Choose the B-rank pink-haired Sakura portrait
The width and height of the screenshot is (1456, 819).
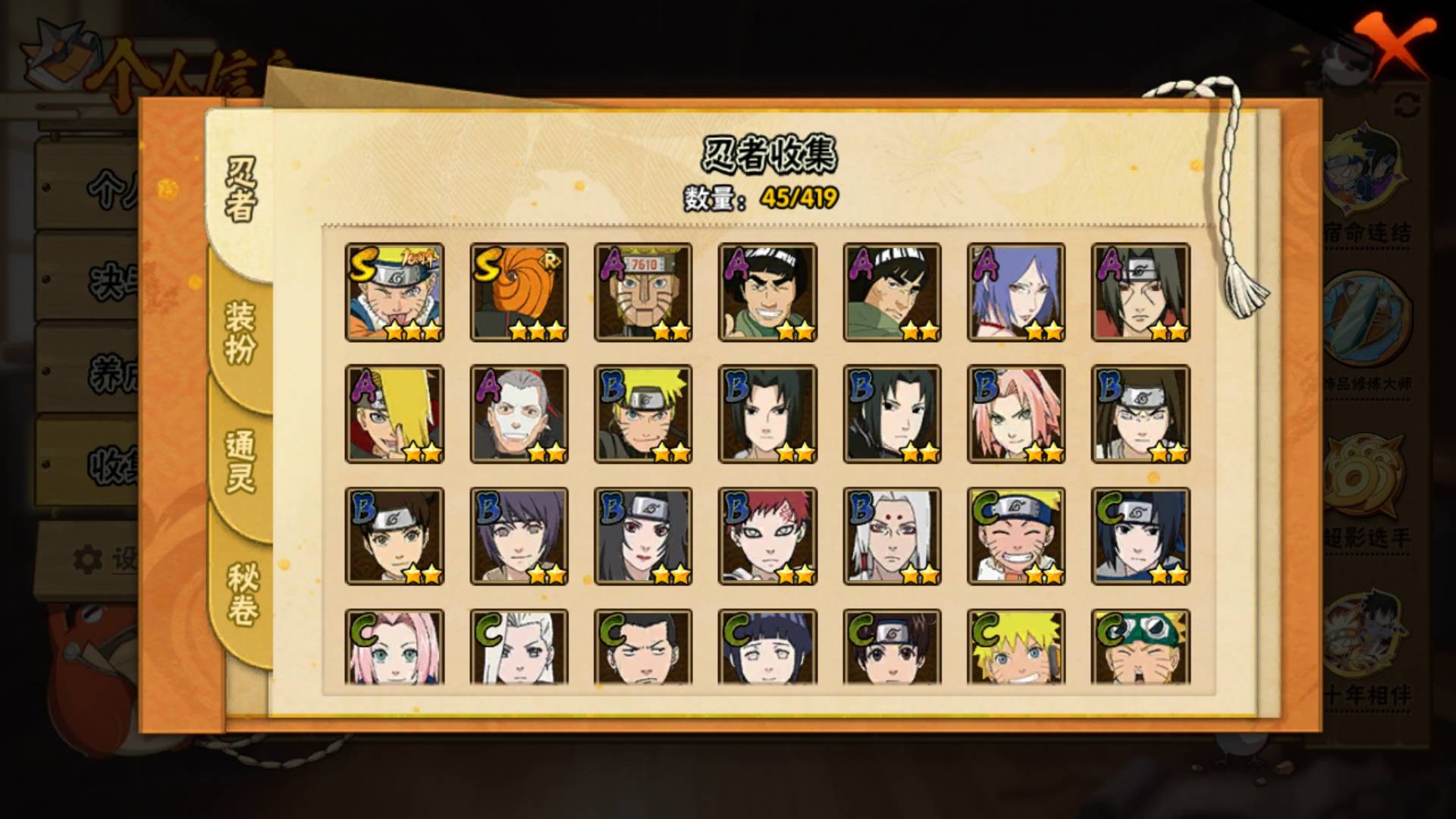pos(1016,414)
